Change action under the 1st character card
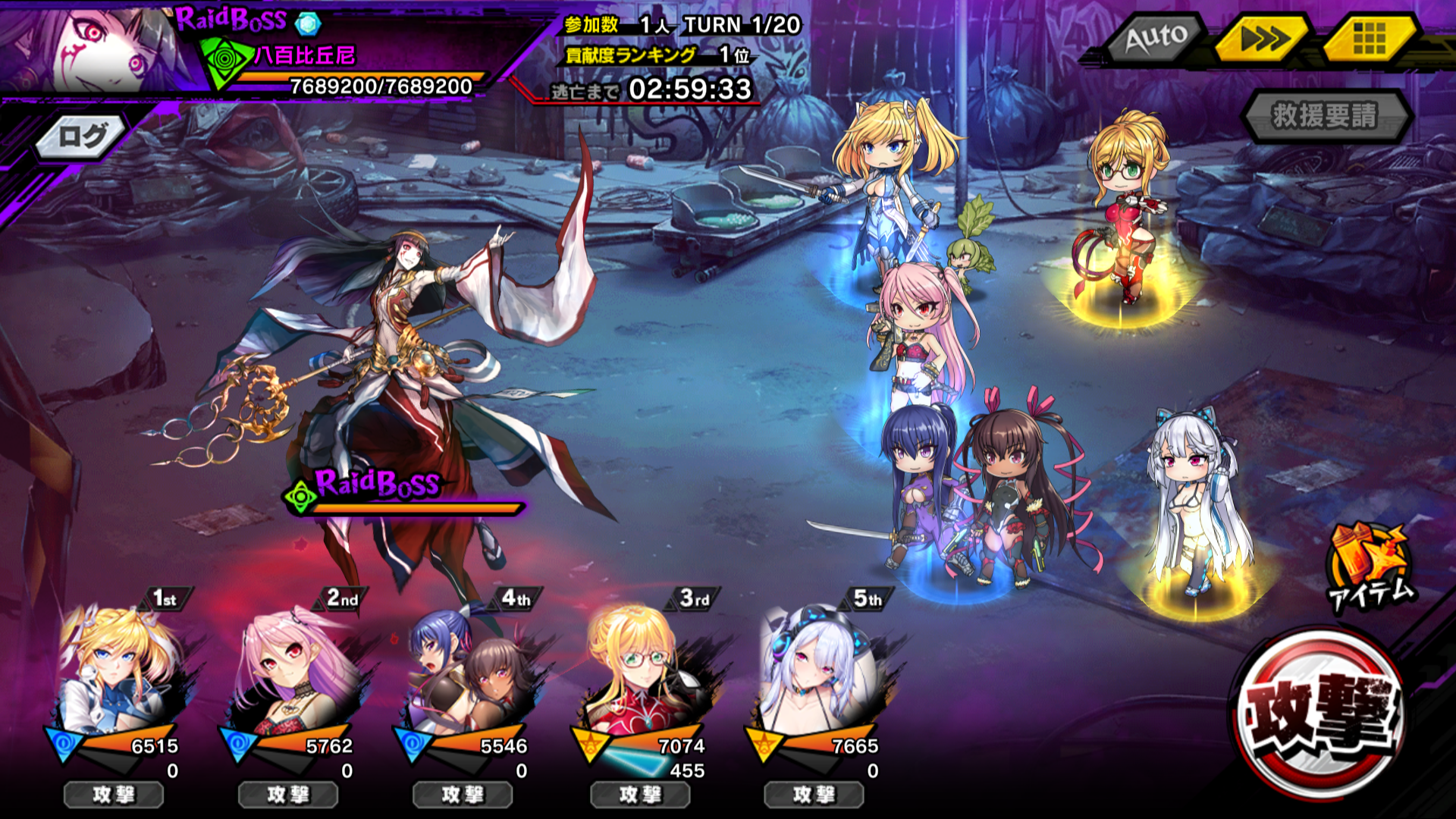Viewport: 1456px width, 819px height. [x=114, y=795]
